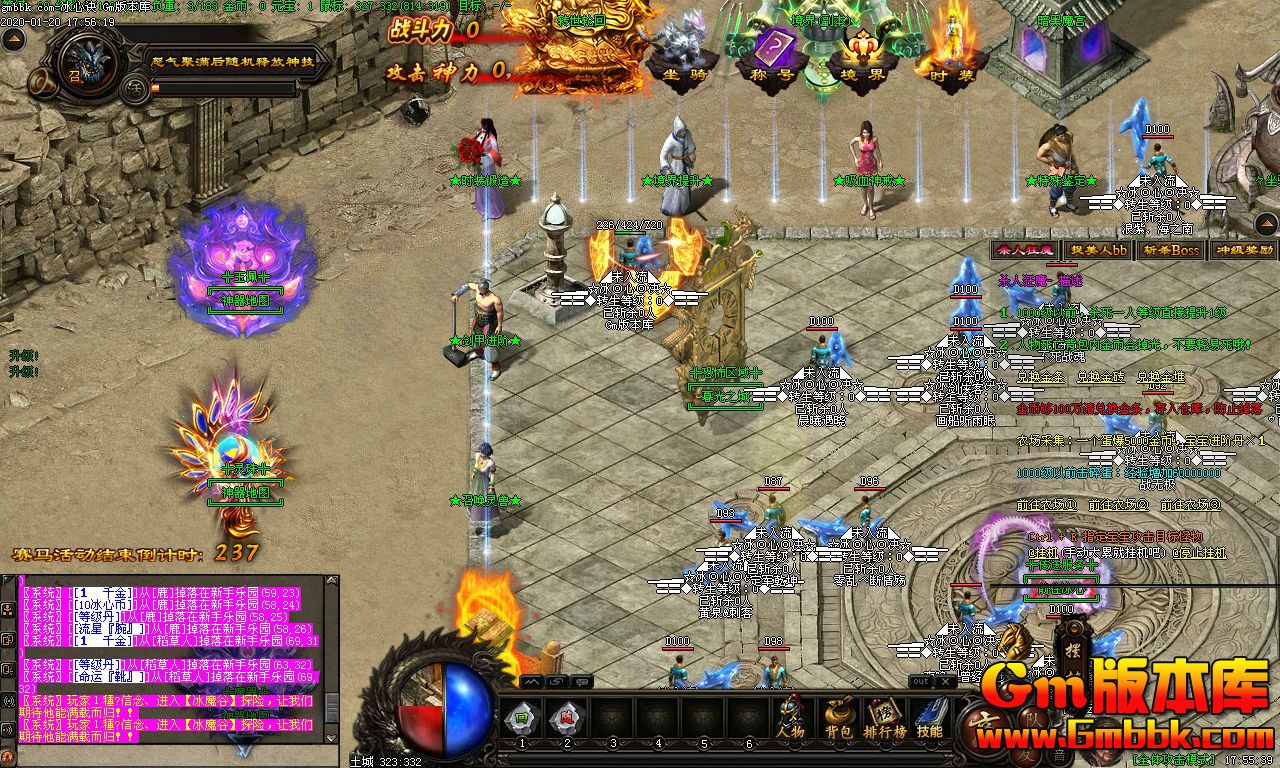Go to 前往农场① farm link

pos(1046,505)
